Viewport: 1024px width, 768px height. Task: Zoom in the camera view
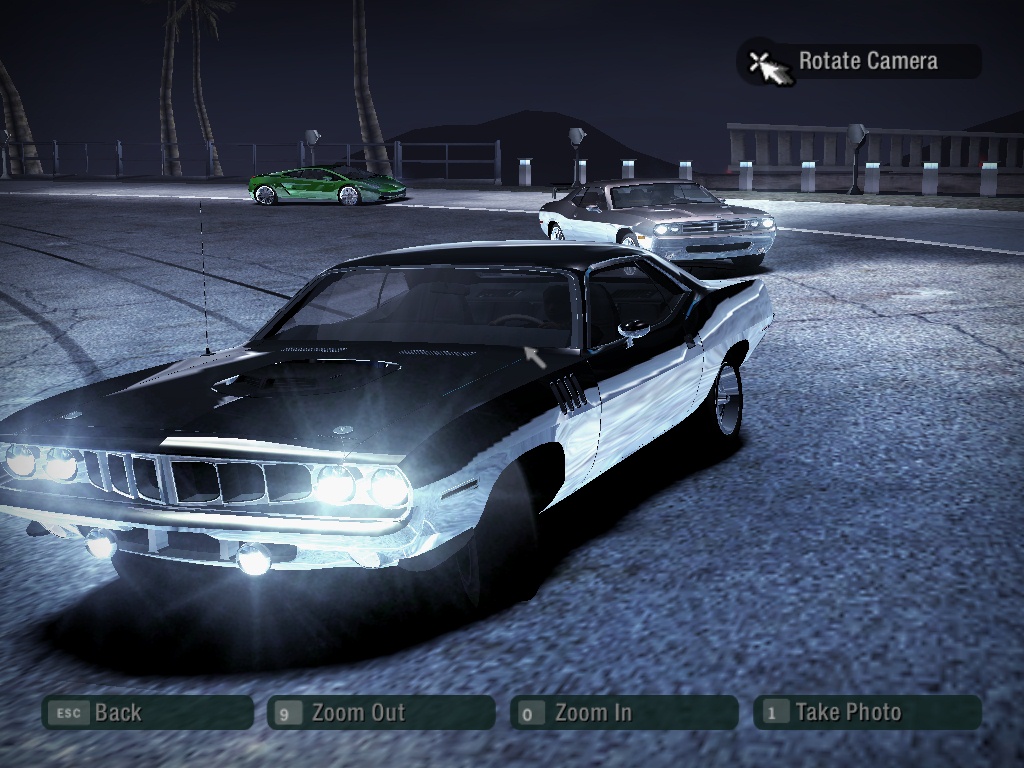click(x=623, y=713)
